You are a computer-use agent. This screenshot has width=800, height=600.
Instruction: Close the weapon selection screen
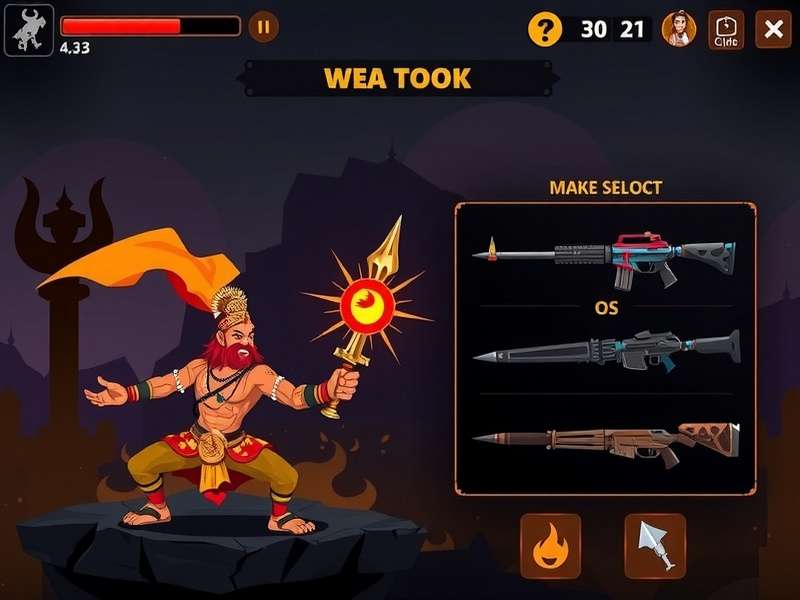(773, 29)
